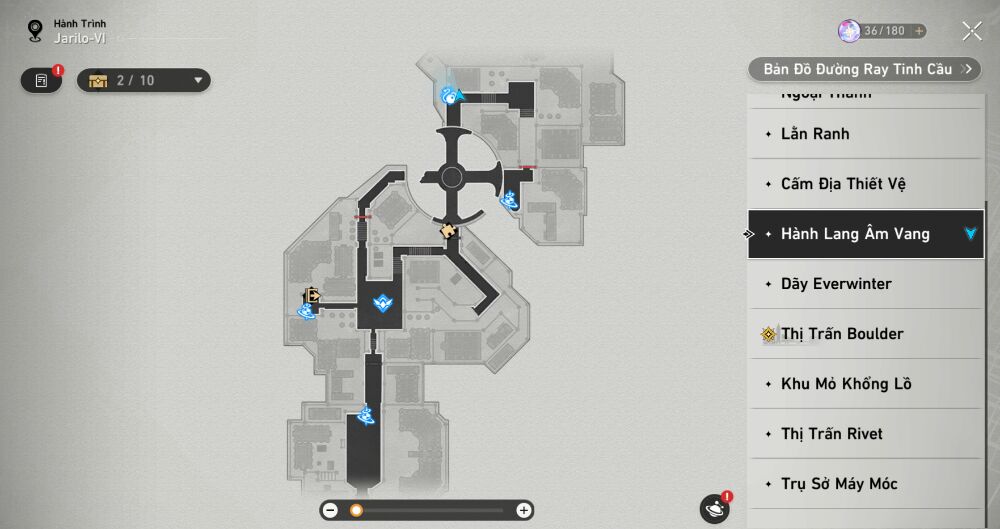The image size is (1000, 529).
Task: Select the central Space Anchor map marker
Action: coord(383,302)
